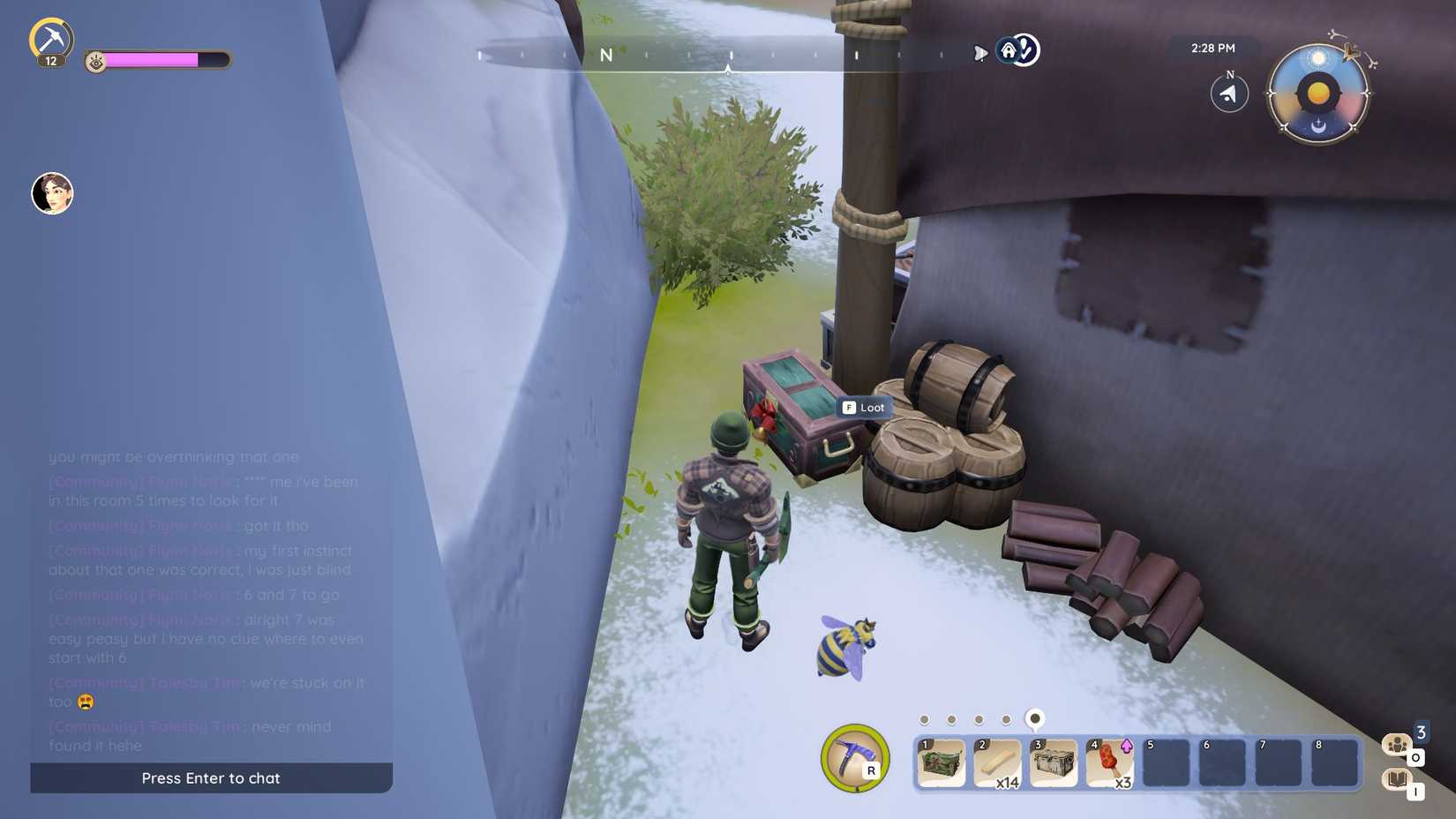Switch to the first hotbar page dot
This screenshot has width=1456, height=819.
926,719
